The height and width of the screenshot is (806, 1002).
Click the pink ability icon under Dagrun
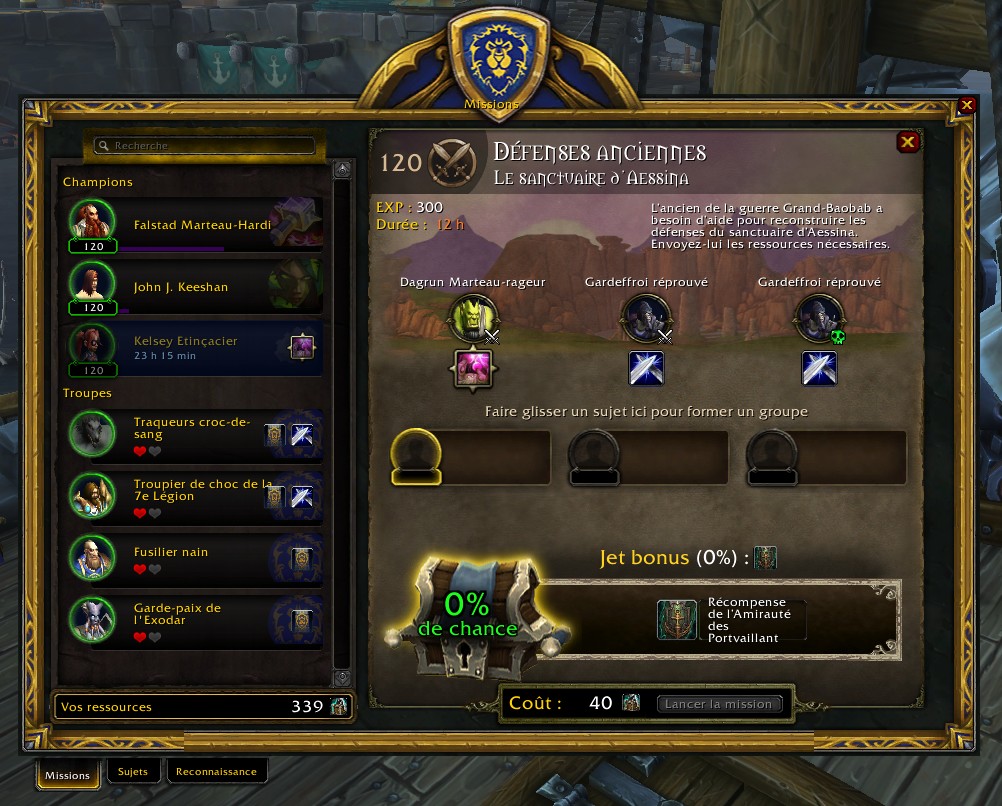point(472,368)
